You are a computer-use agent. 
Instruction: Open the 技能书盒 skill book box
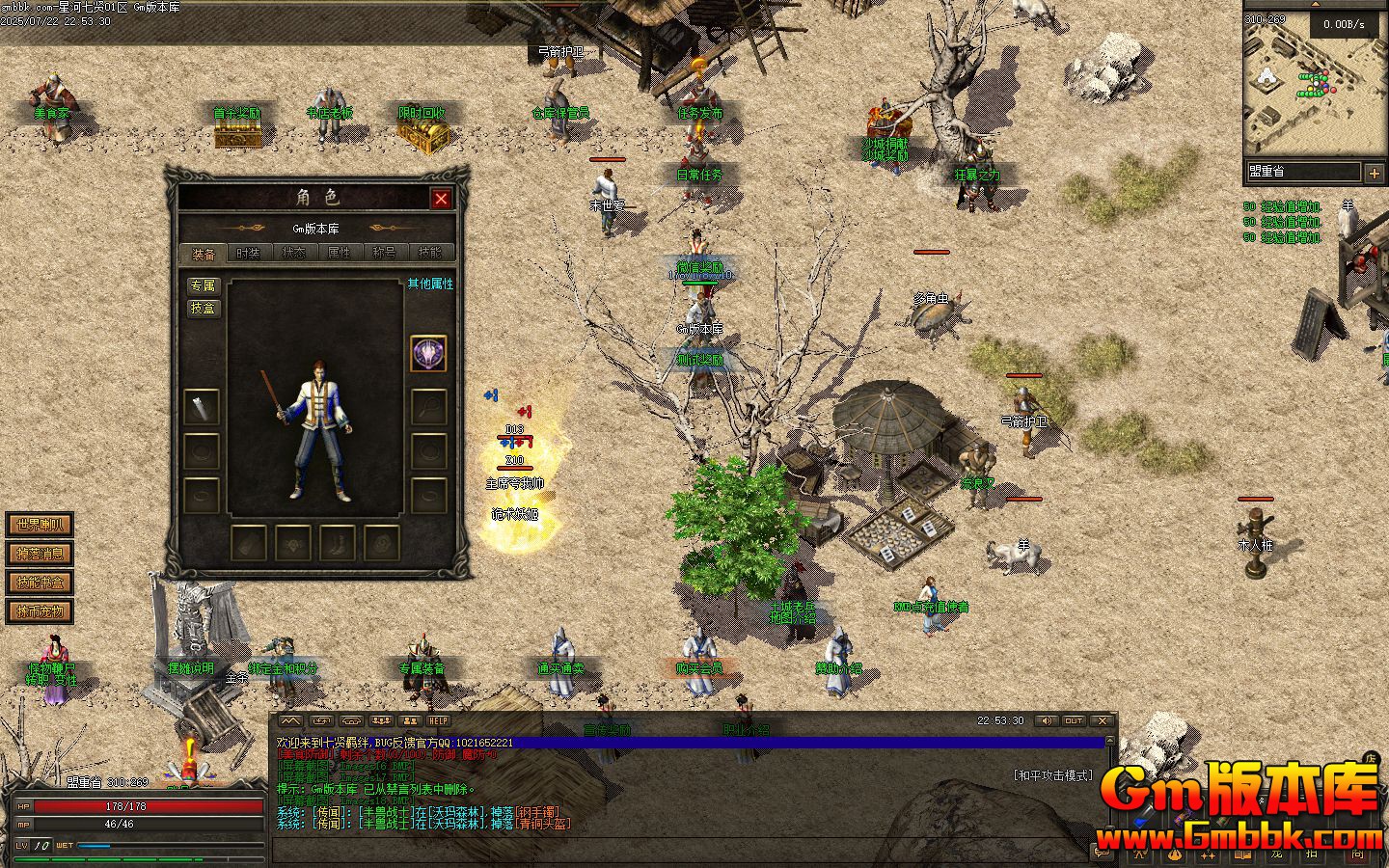coord(40,583)
